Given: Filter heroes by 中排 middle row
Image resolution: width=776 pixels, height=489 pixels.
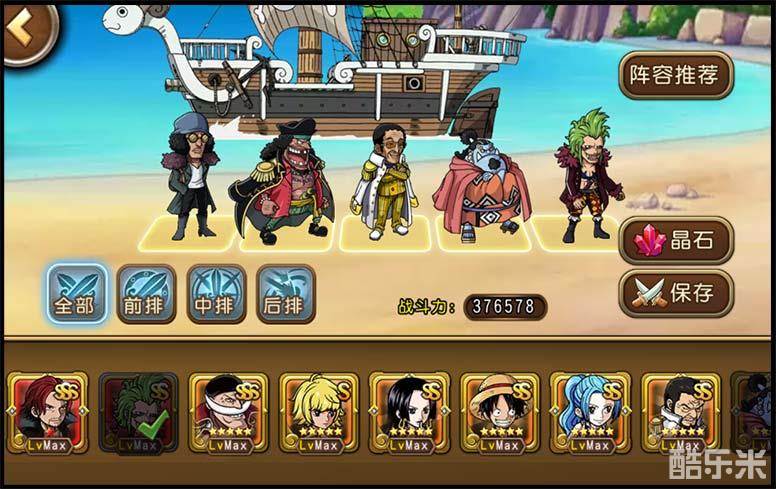Looking at the screenshot, I should (x=216, y=294).
